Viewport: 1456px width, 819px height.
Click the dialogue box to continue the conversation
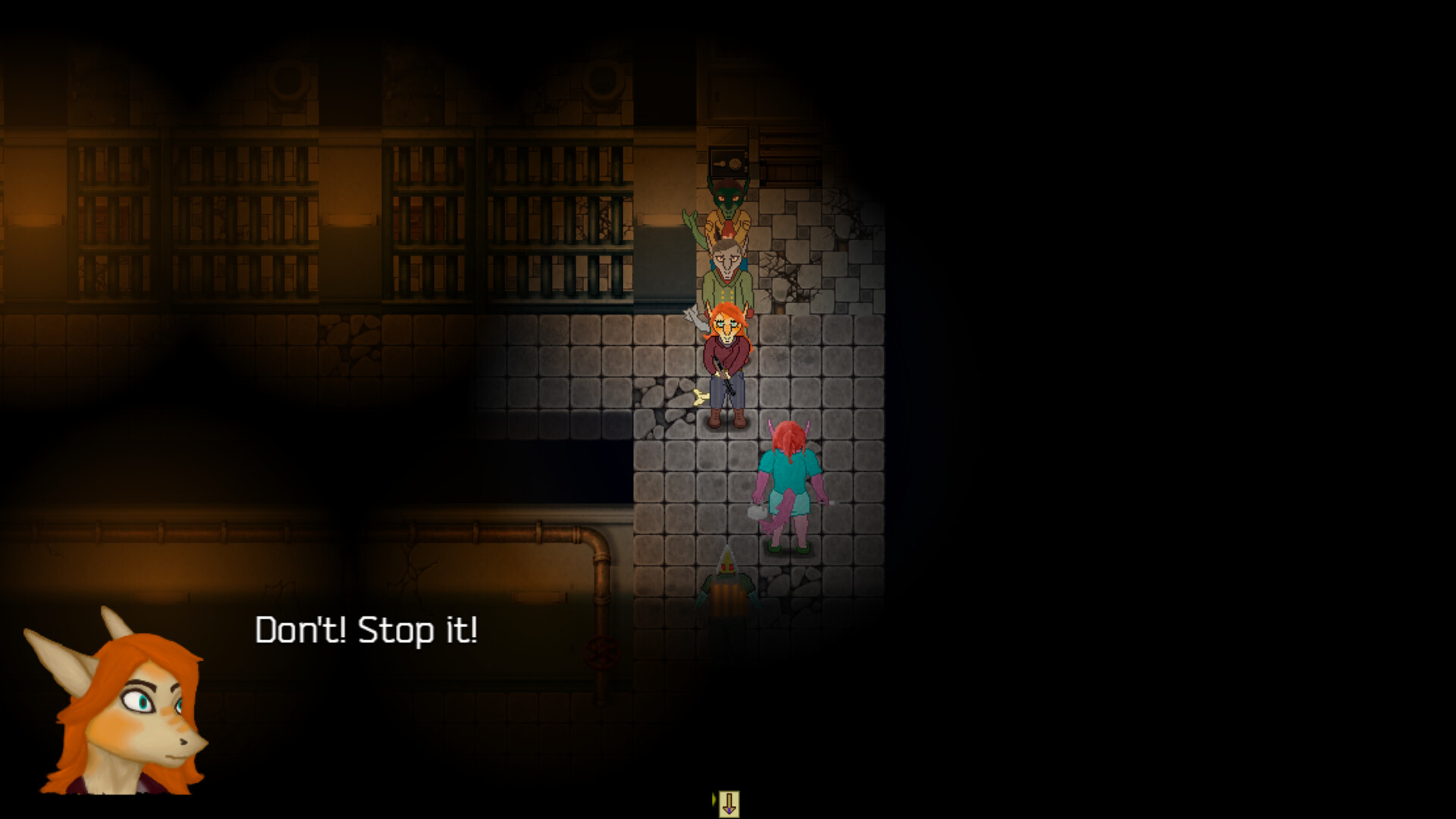531,682
